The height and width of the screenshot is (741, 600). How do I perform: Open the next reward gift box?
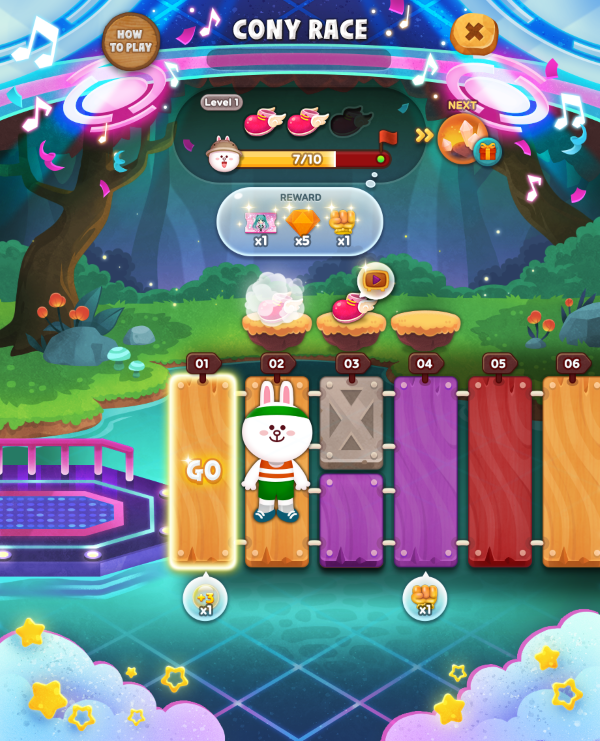(x=487, y=151)
